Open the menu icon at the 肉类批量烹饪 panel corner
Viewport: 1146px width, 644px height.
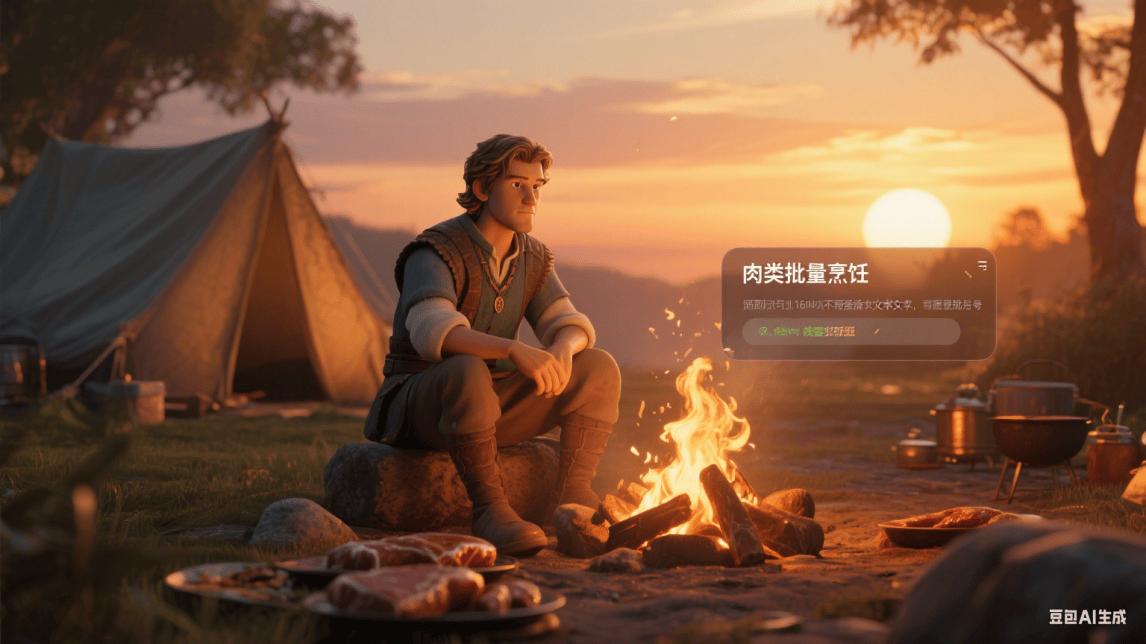(982, 266)
